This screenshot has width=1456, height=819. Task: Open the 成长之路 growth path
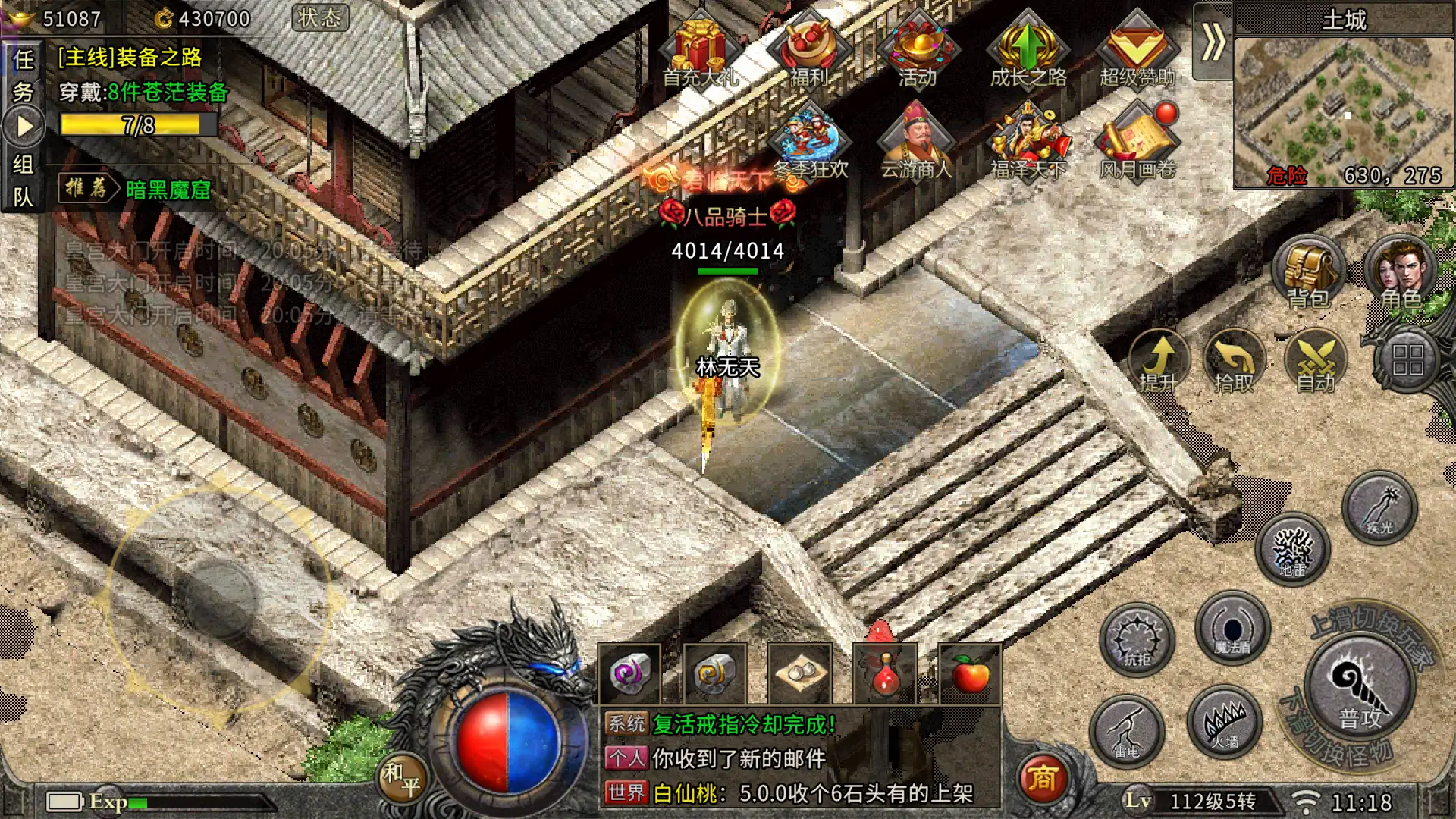tap(1028, 49)
